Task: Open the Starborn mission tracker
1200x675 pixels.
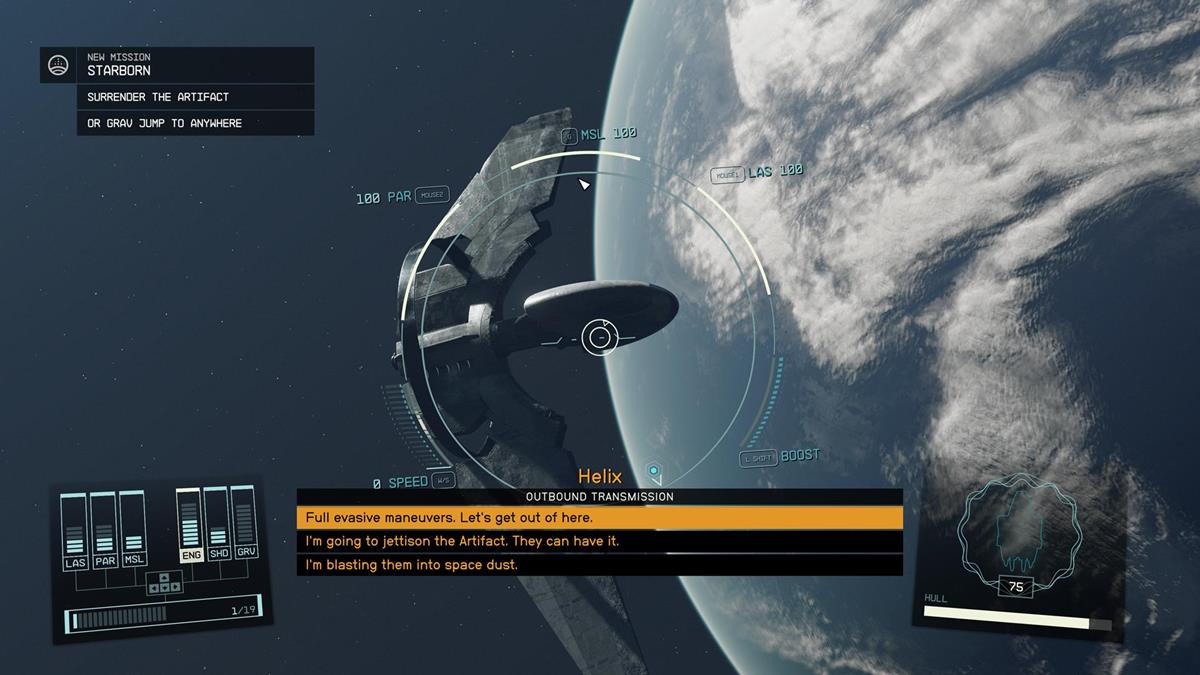Action: (x=176, y=65)
